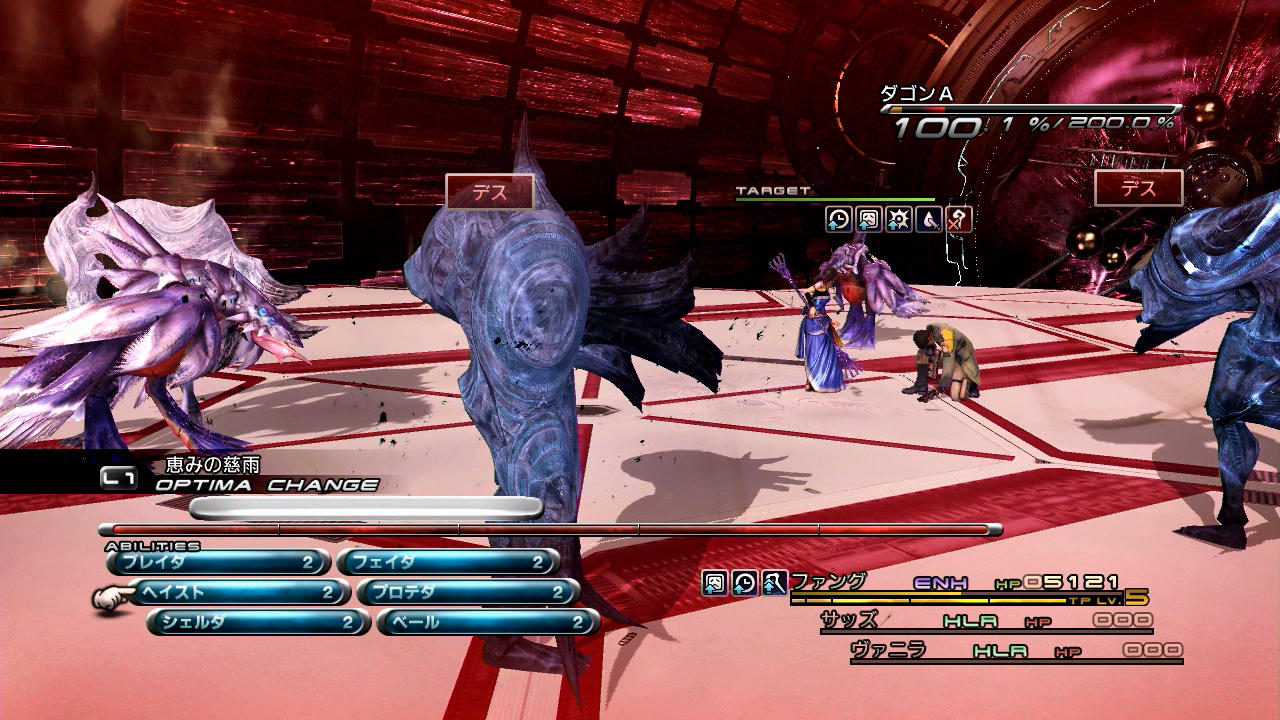
Task: Pick the プロテダ ability
Action: (x=467, y=593)
